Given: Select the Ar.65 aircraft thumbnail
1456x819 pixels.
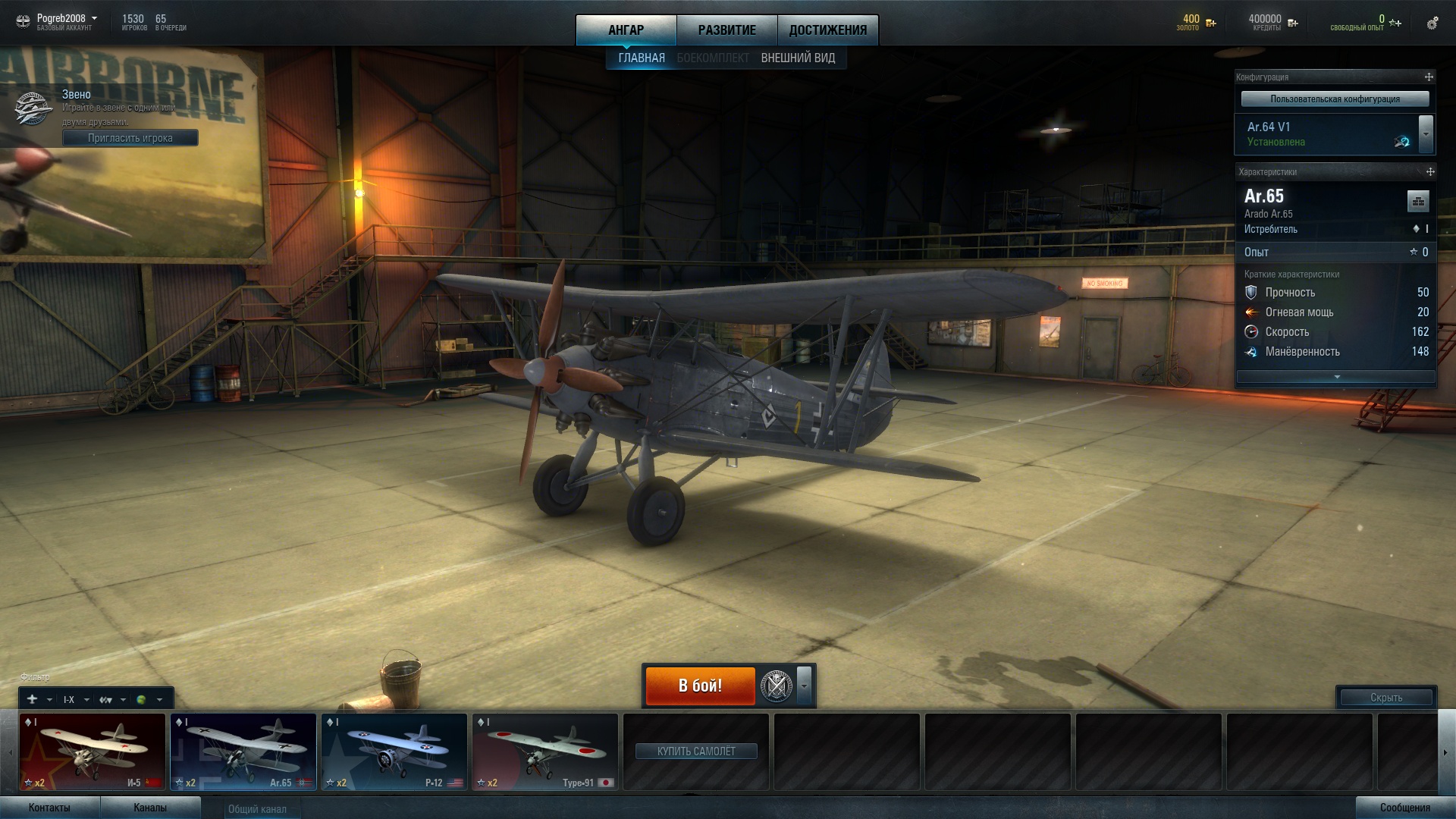Looking at the screenshot, I should pyautogui.click(x=243, y=752).
